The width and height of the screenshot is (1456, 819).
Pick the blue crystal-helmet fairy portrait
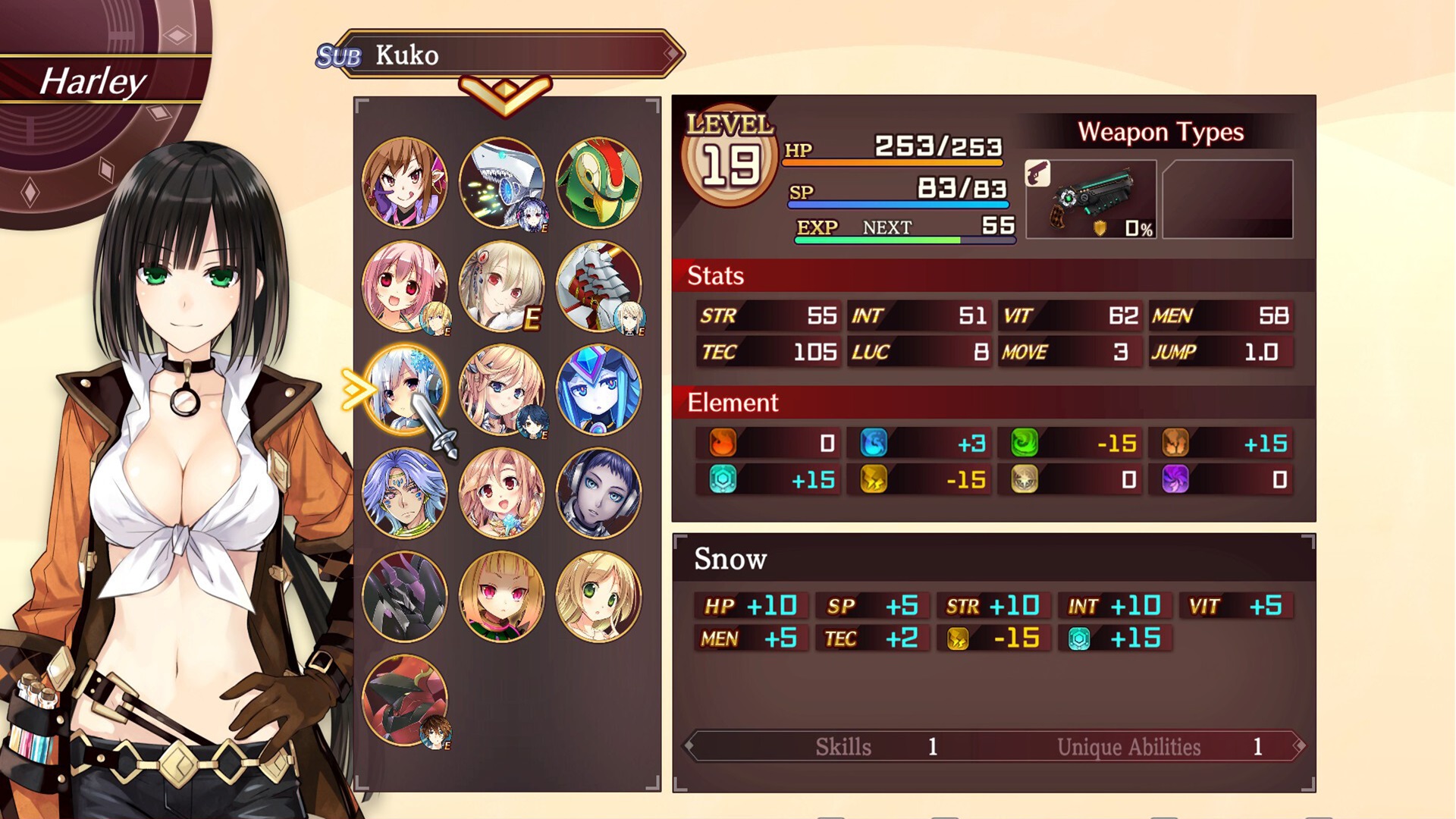click(598, 390)
